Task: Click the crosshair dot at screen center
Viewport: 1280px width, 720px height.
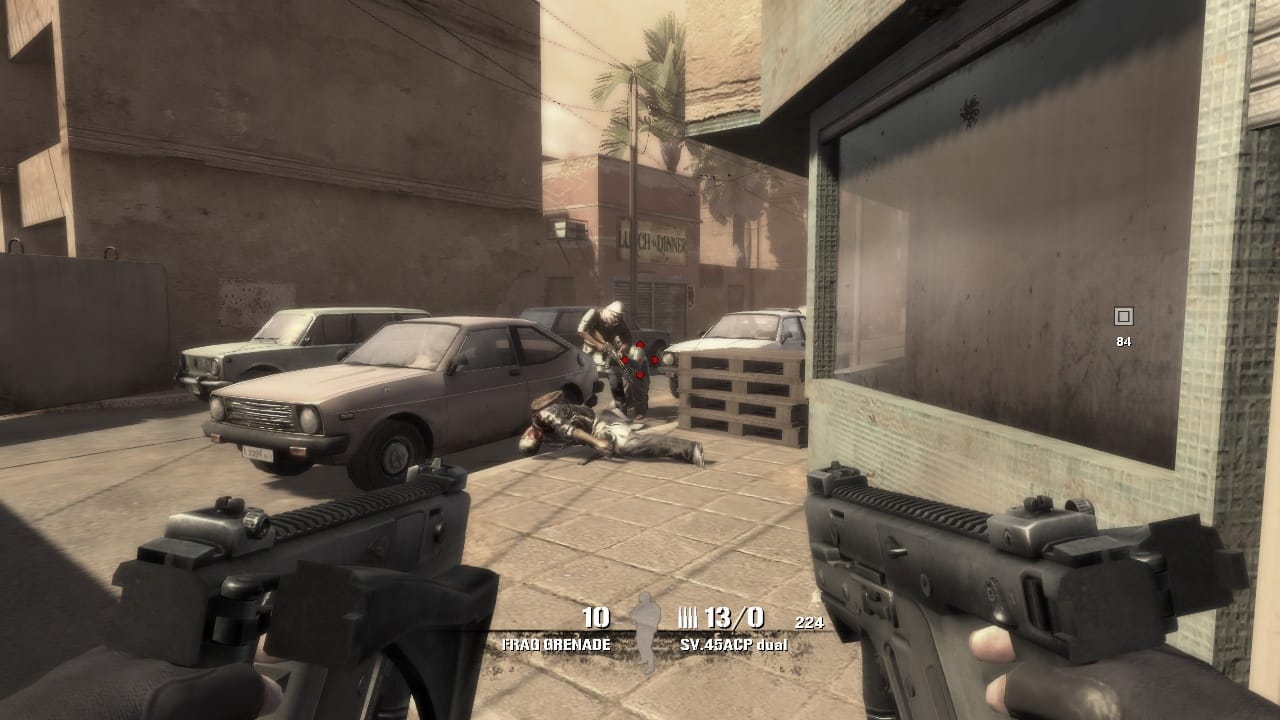Action: point(640,360)
